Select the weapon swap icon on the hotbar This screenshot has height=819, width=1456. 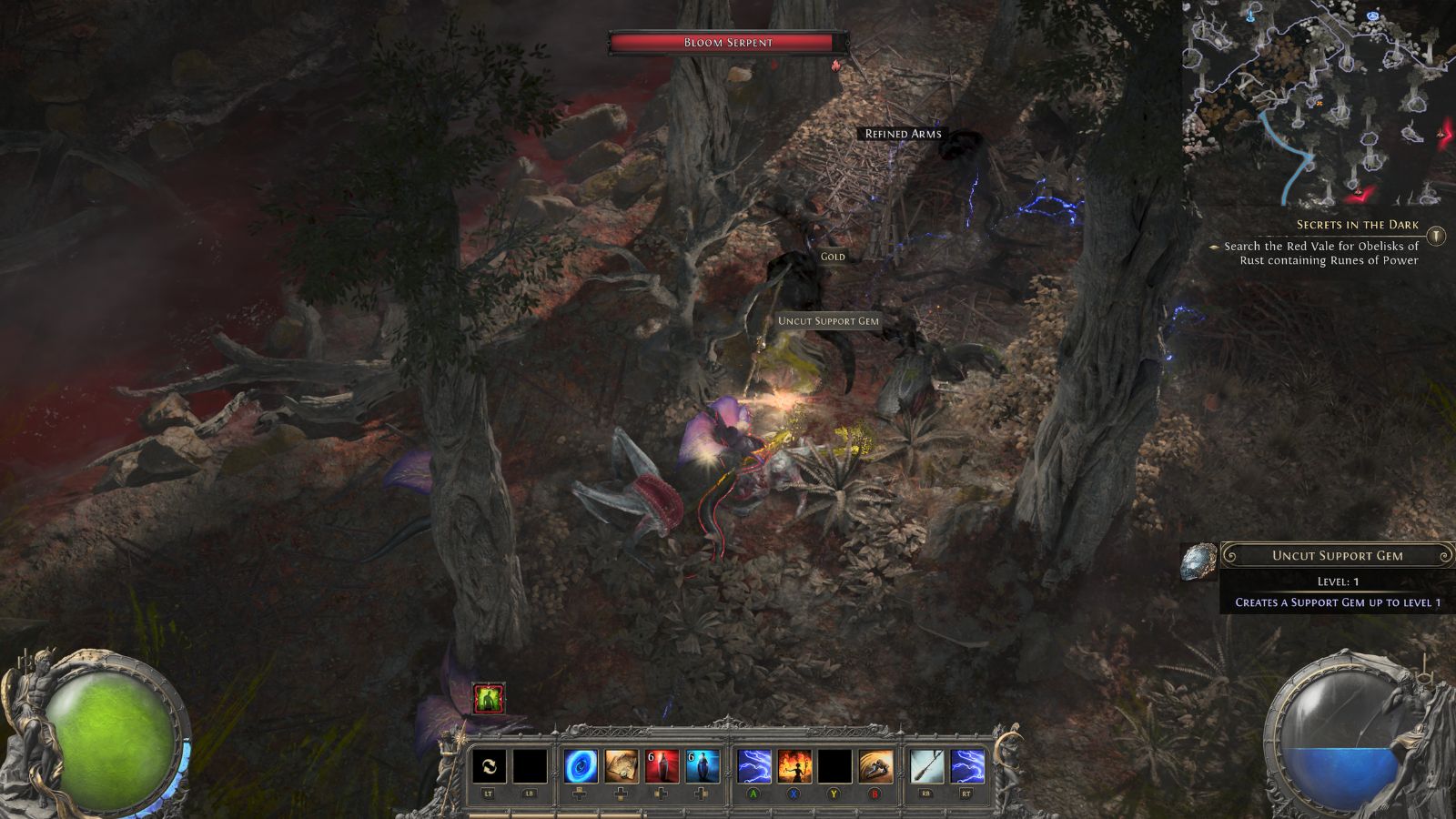point(490,765)
